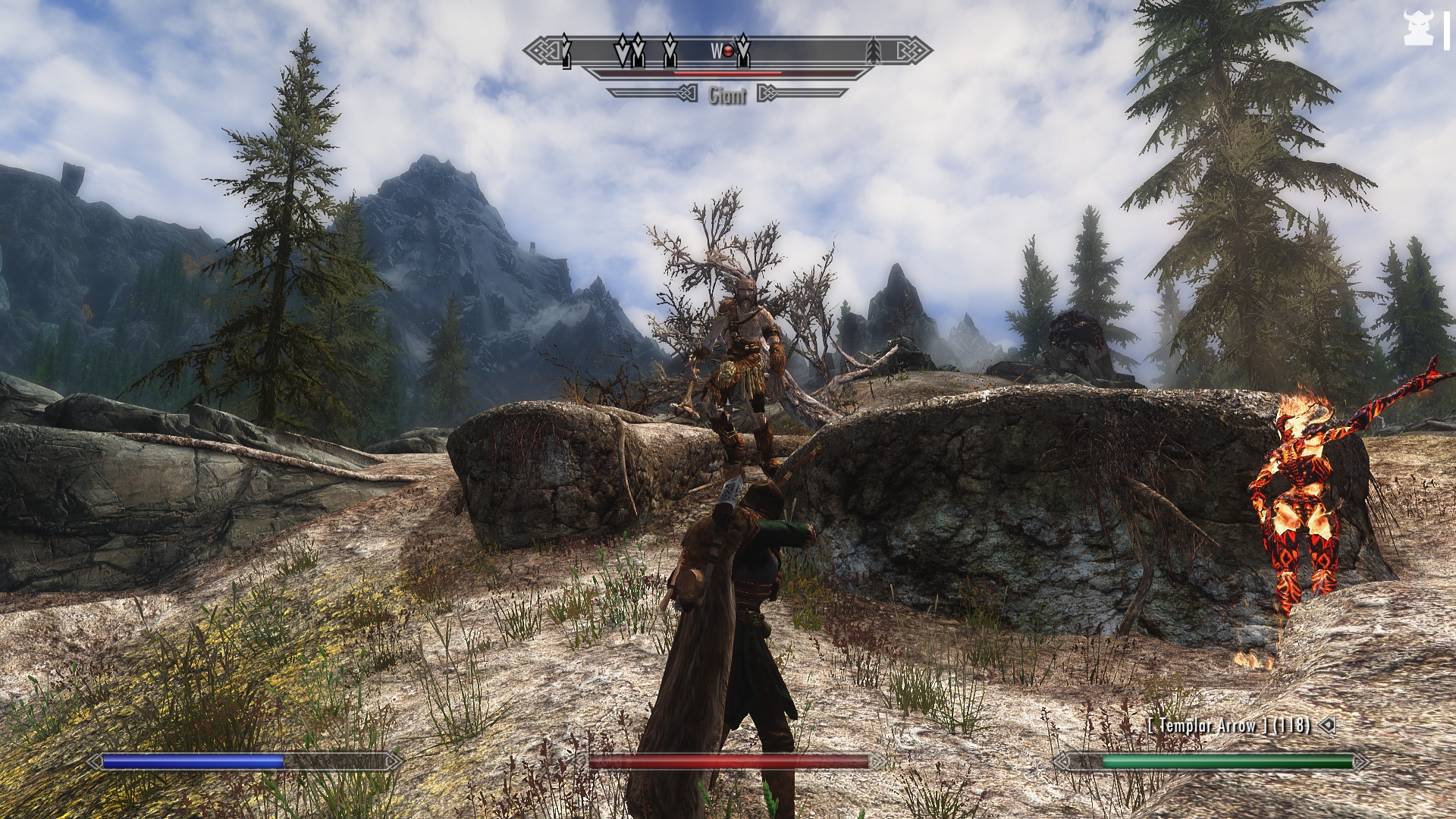1456x819 pixels.
Task: Click the W heading letter on the compass
Action: [715, 51]
